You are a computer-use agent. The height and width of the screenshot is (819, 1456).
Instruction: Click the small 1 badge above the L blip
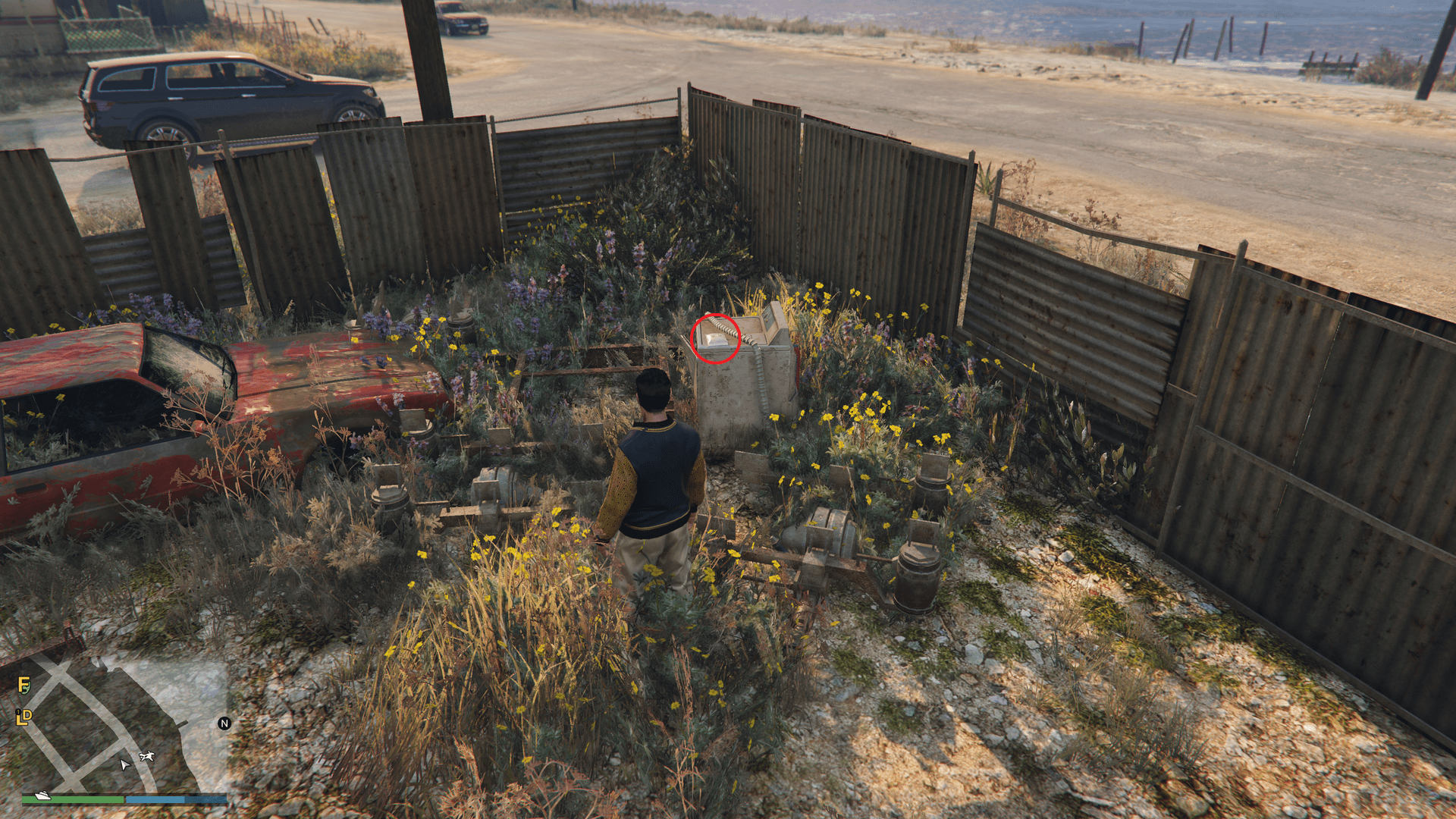(x=17, y=711)
